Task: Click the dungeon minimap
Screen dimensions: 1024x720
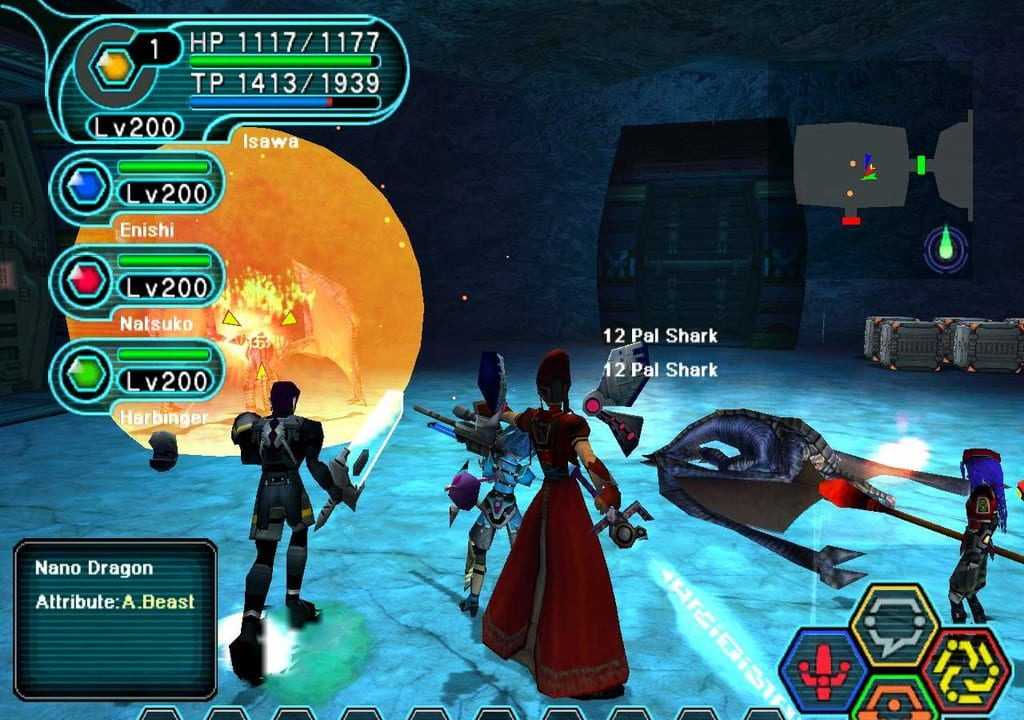Action: 882,167
